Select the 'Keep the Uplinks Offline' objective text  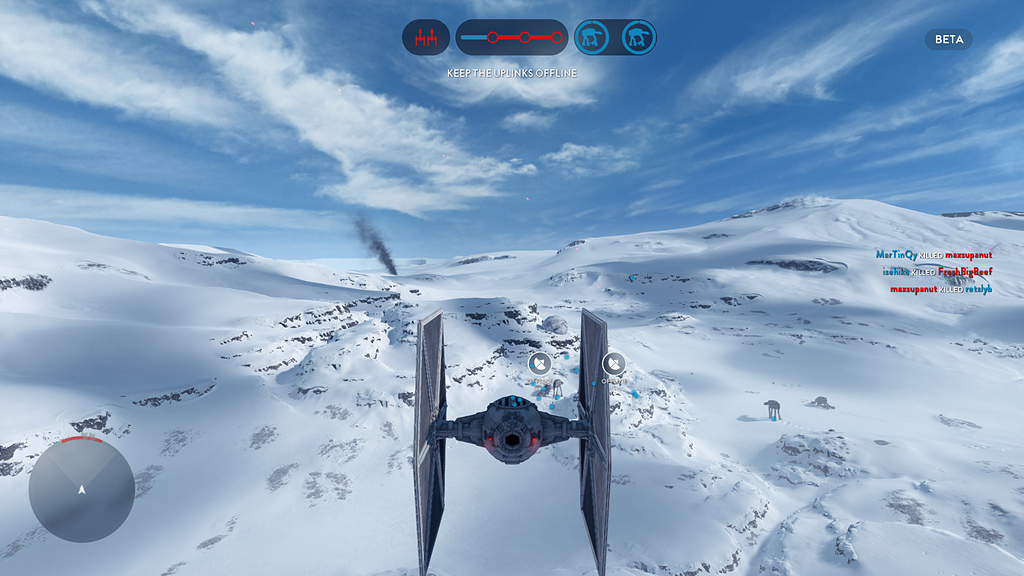[x=512, y=73]
